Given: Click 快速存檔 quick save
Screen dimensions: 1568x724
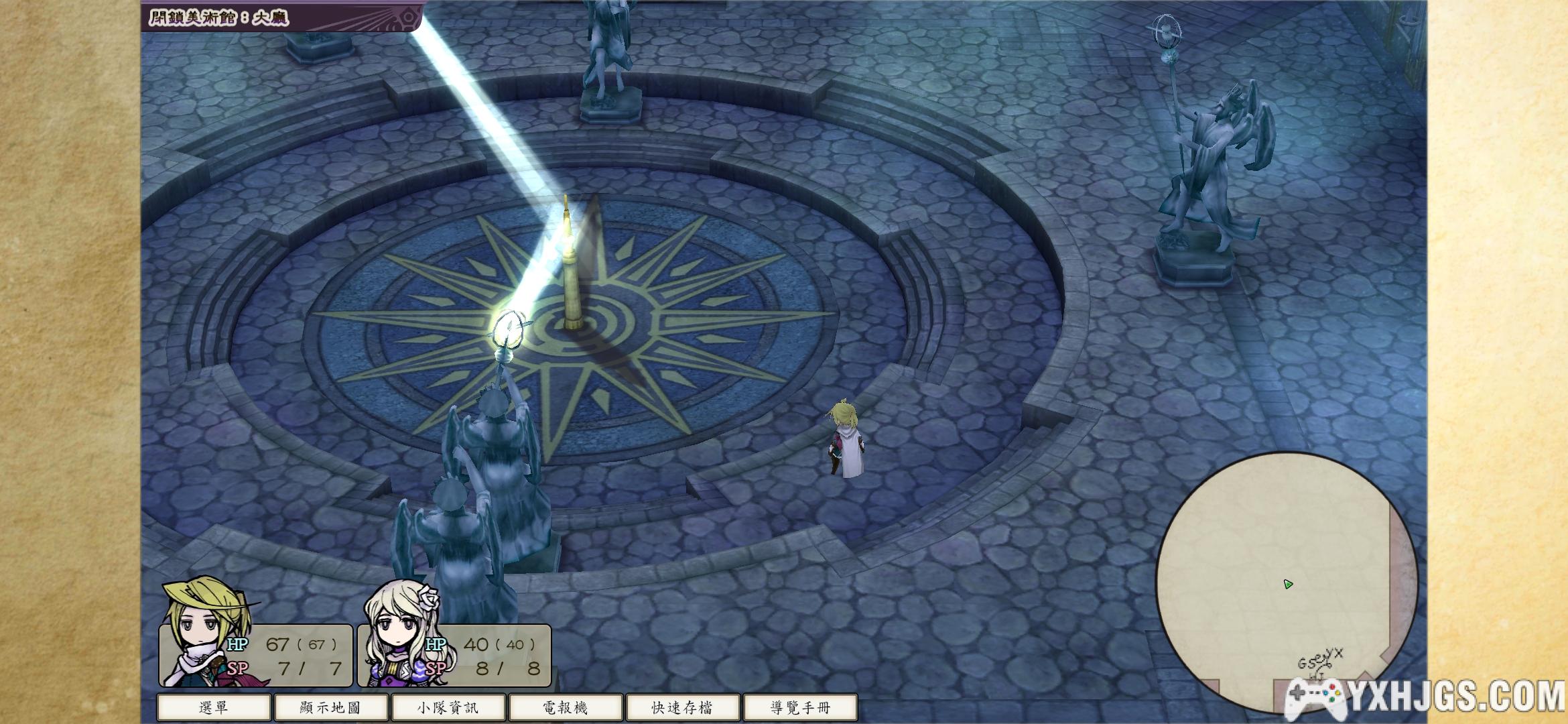Looking at the screenshot, I should 682,707.
